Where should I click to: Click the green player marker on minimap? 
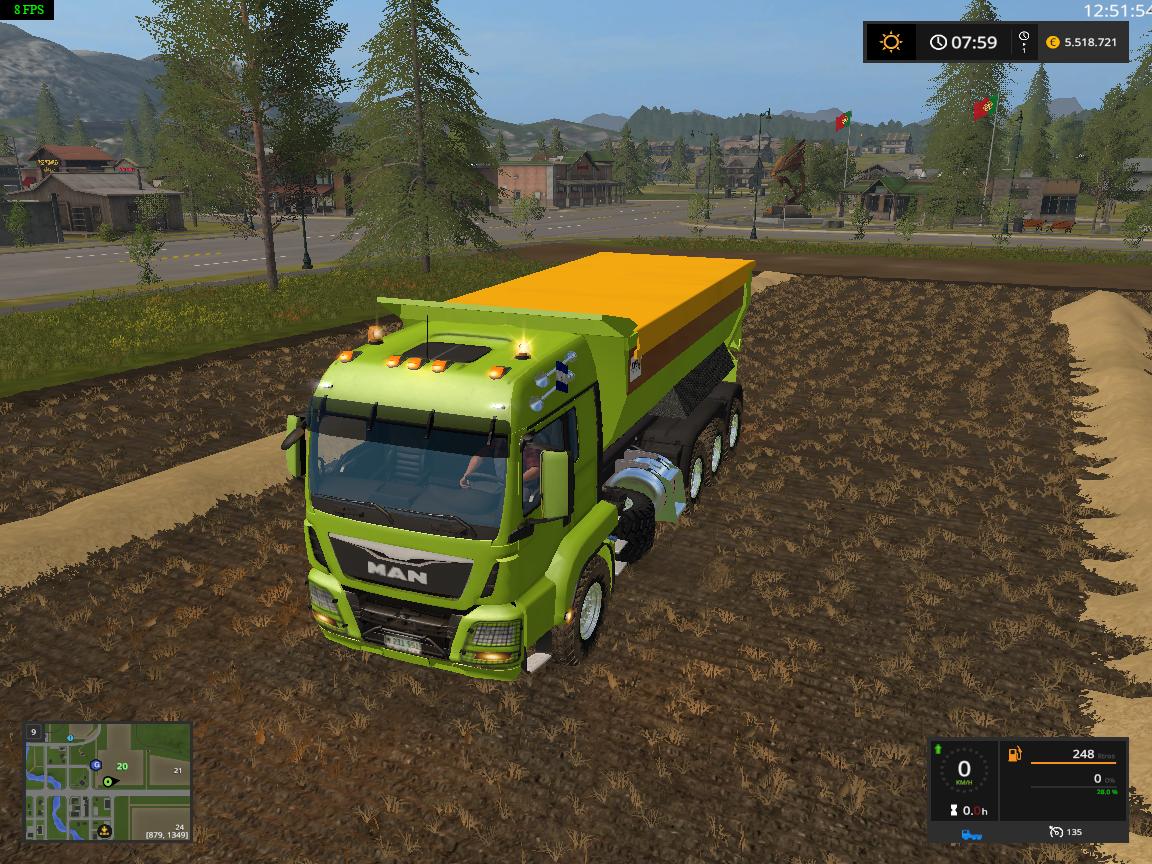click(107, 781)
